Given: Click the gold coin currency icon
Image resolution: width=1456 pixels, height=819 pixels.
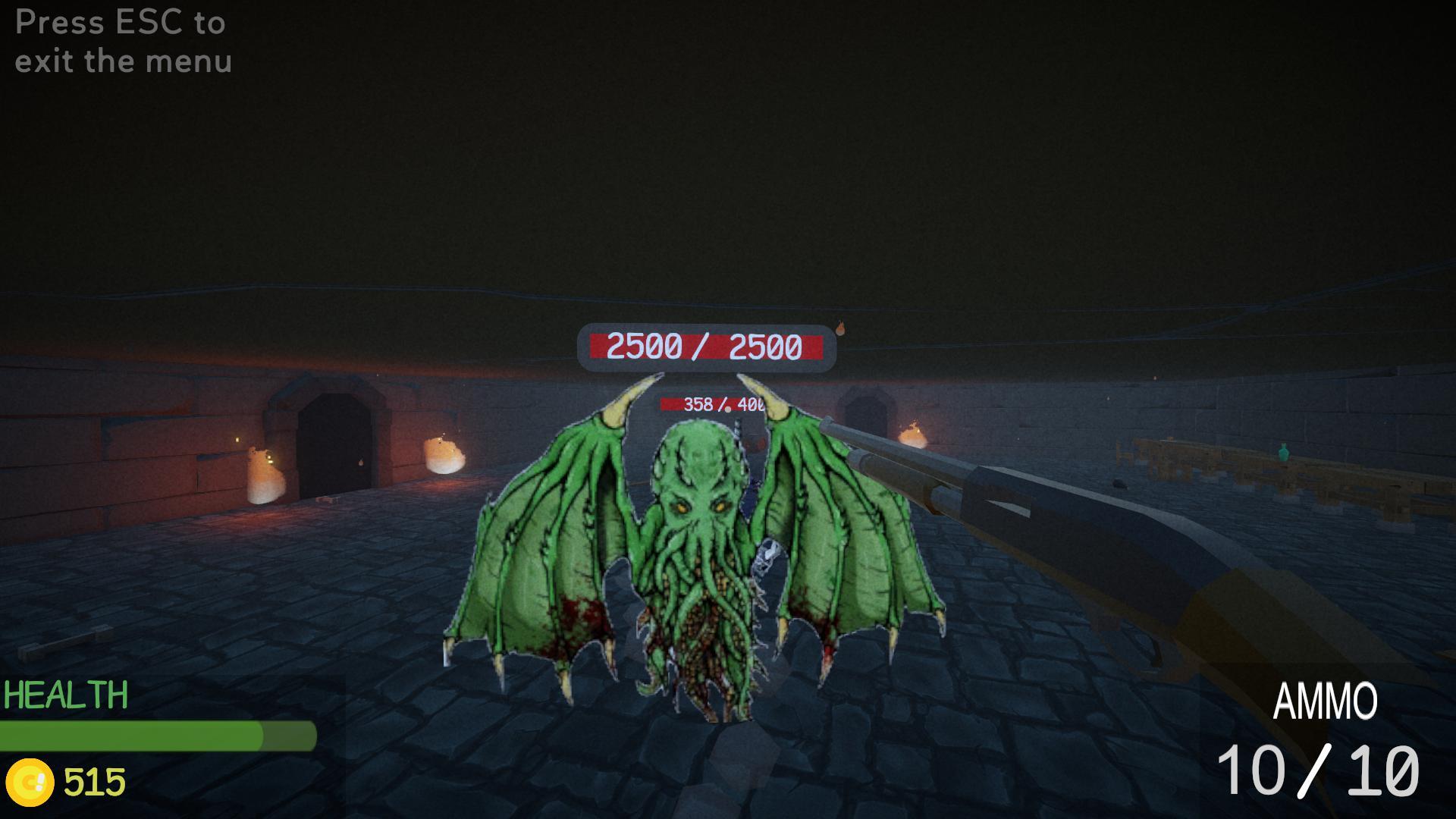Looking at the screenshot, I should pyautogui.click(x=32, y=778).
